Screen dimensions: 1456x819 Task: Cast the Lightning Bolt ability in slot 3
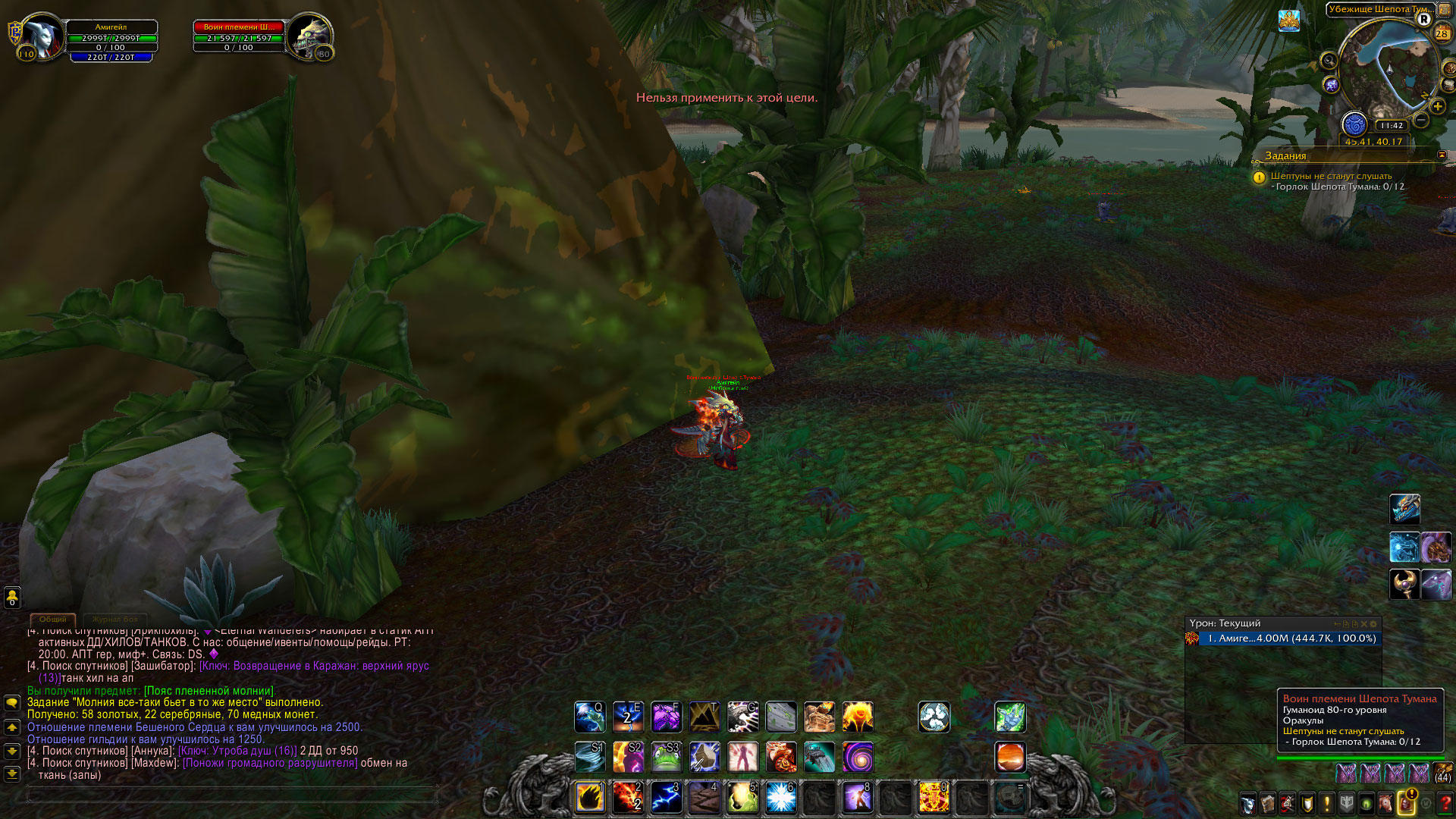tap(666, 798)
